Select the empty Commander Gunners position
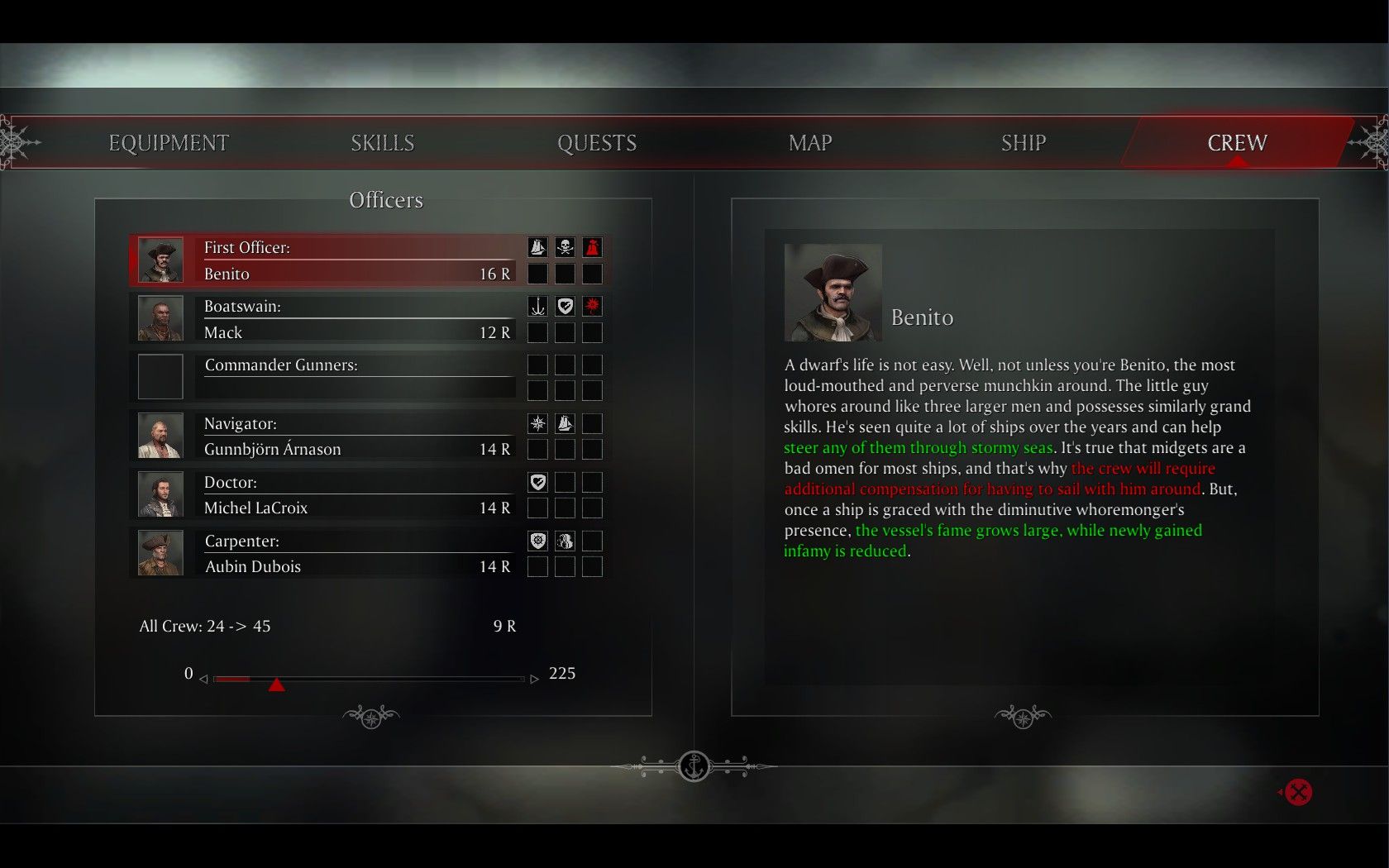 (x=356, y=377)
